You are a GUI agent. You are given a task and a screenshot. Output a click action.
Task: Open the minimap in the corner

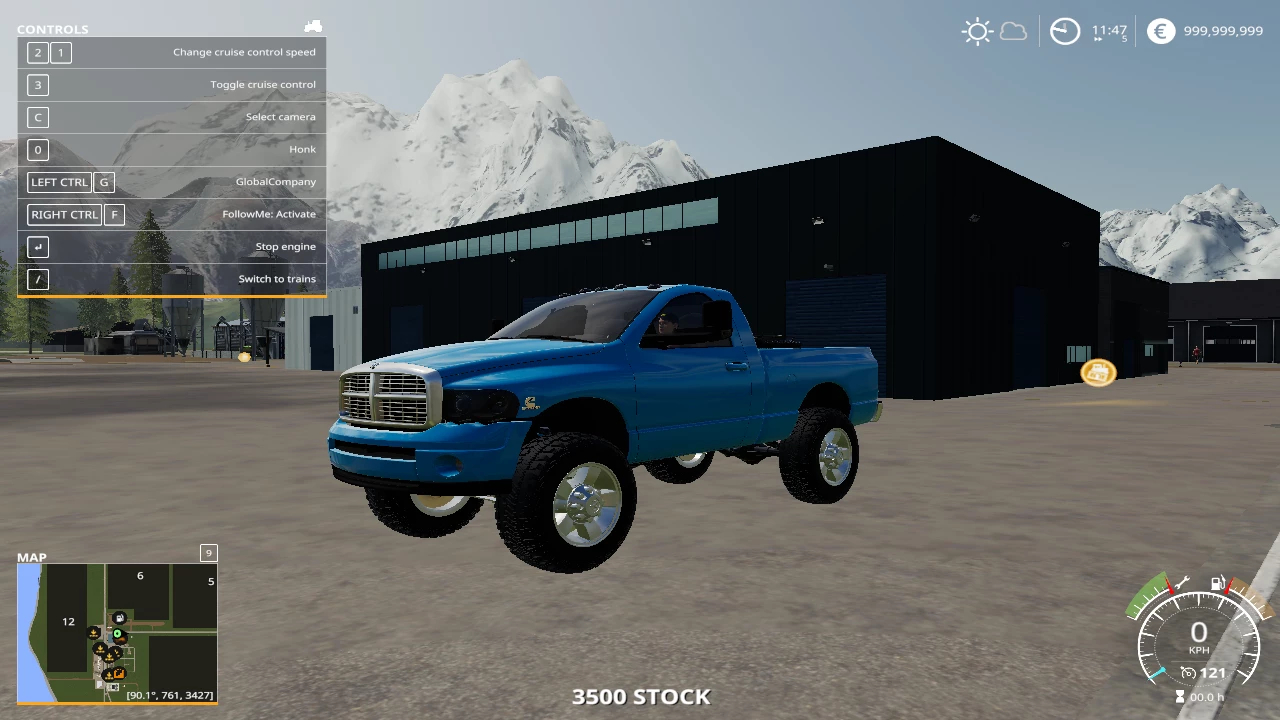point(117,633)
